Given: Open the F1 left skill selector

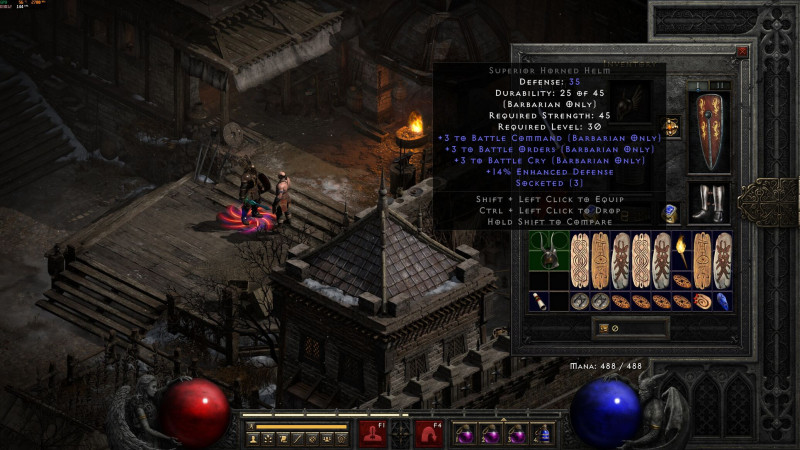Looking at the screenshot, I should pyautogui.click(x=373, y=432).
